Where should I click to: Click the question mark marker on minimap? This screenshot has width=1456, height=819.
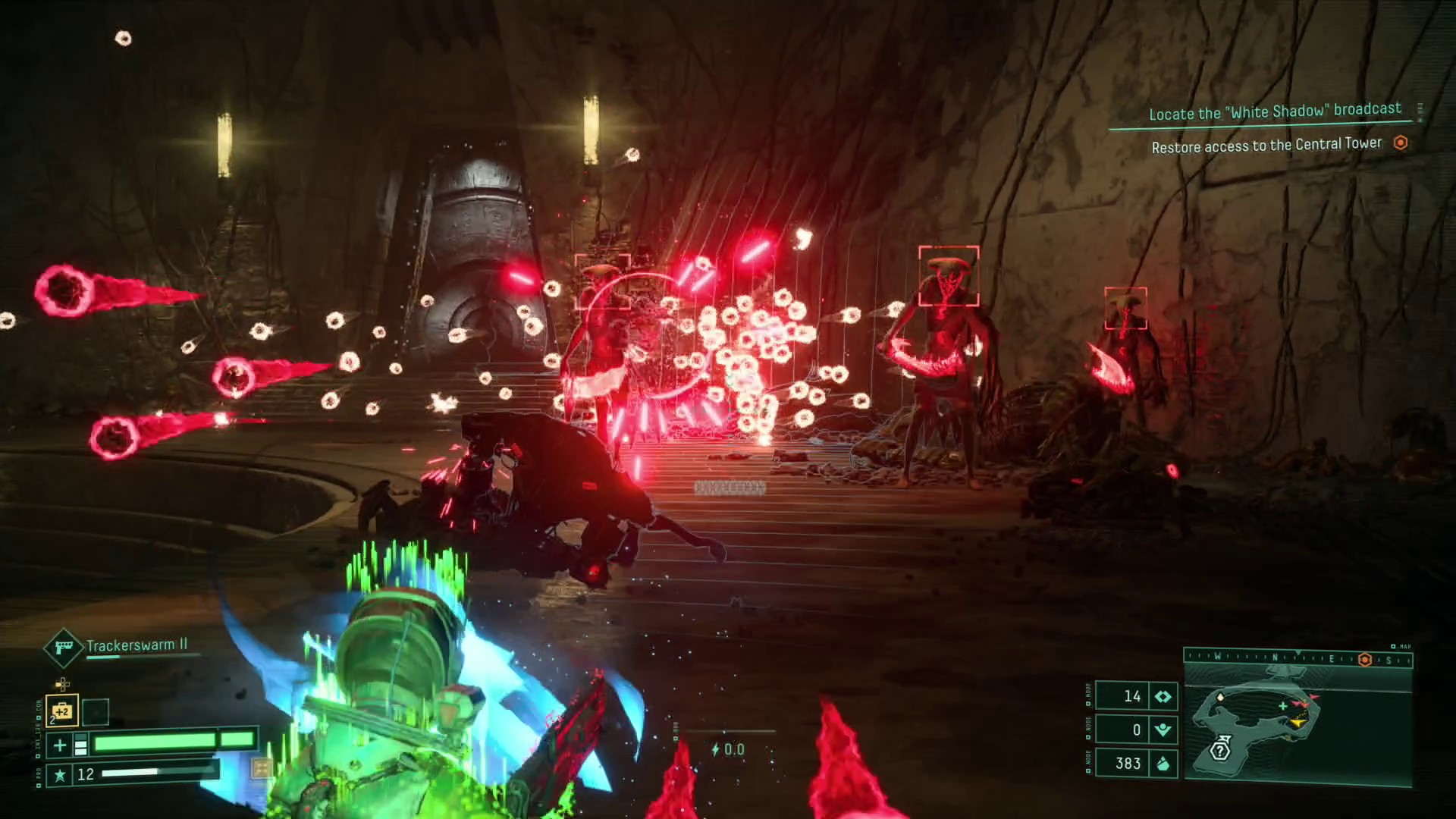pyautogui.click(x=1219, y=751)
